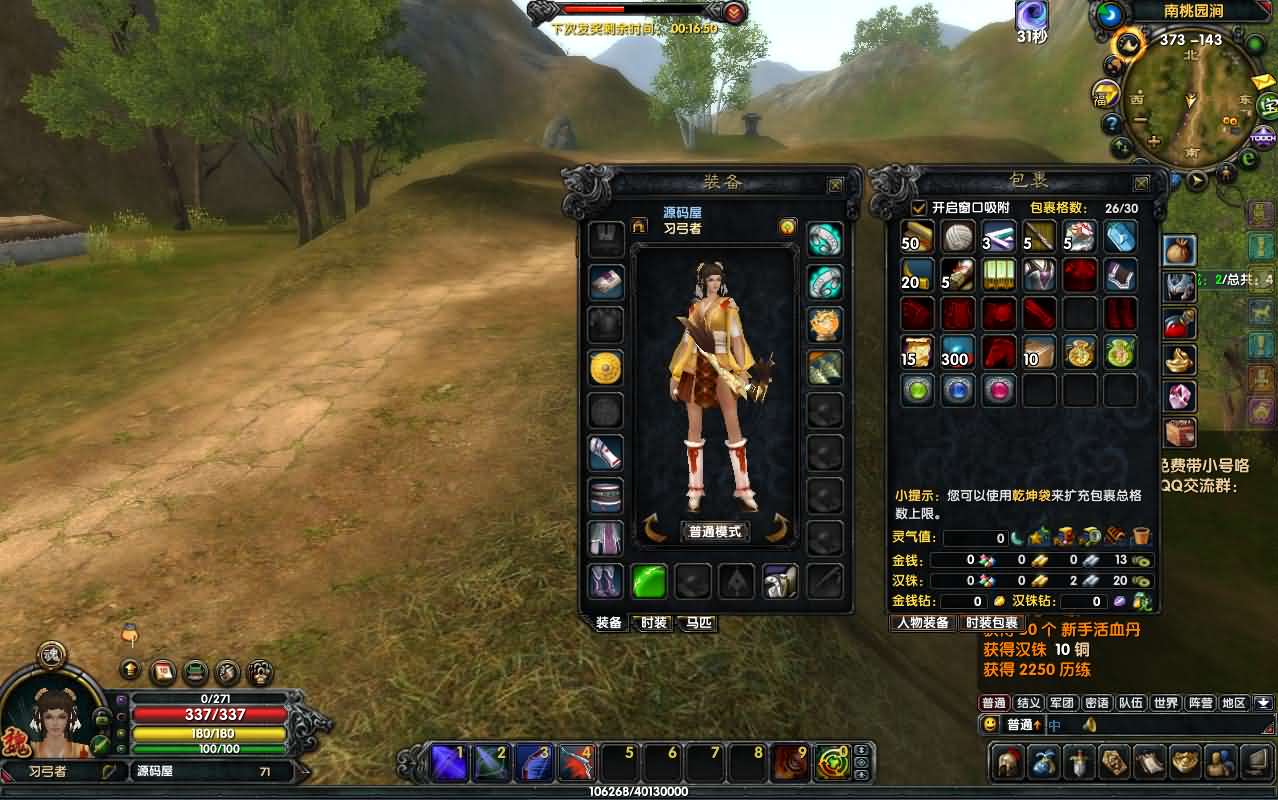Click the 普通模式 button under the character
The width and height of the screenshot is (1278, 800).
715,531
